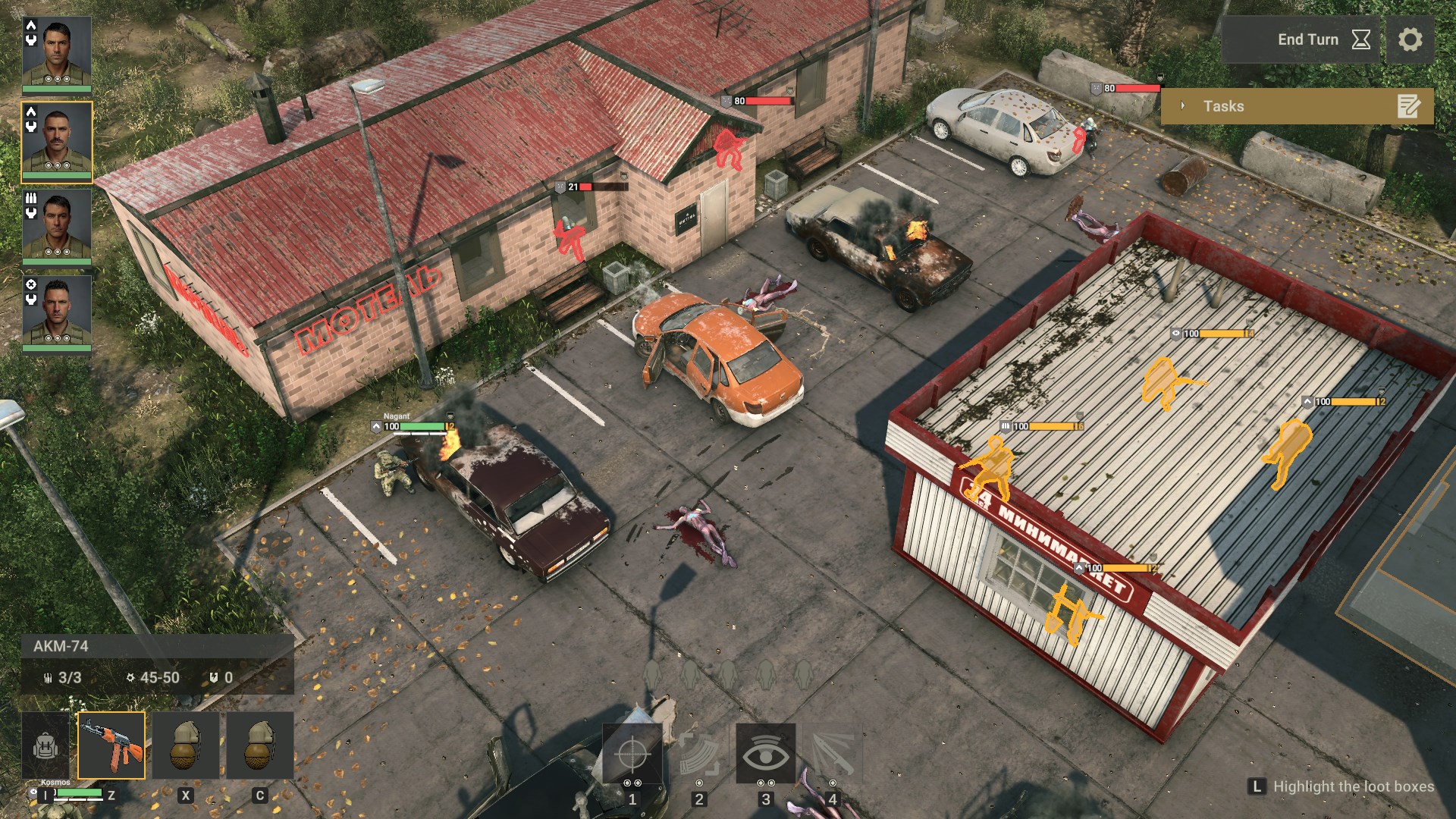1456x819 pixels.
Task: Select the AKM-74 rifle weapon slot
Action: [111, 745]
